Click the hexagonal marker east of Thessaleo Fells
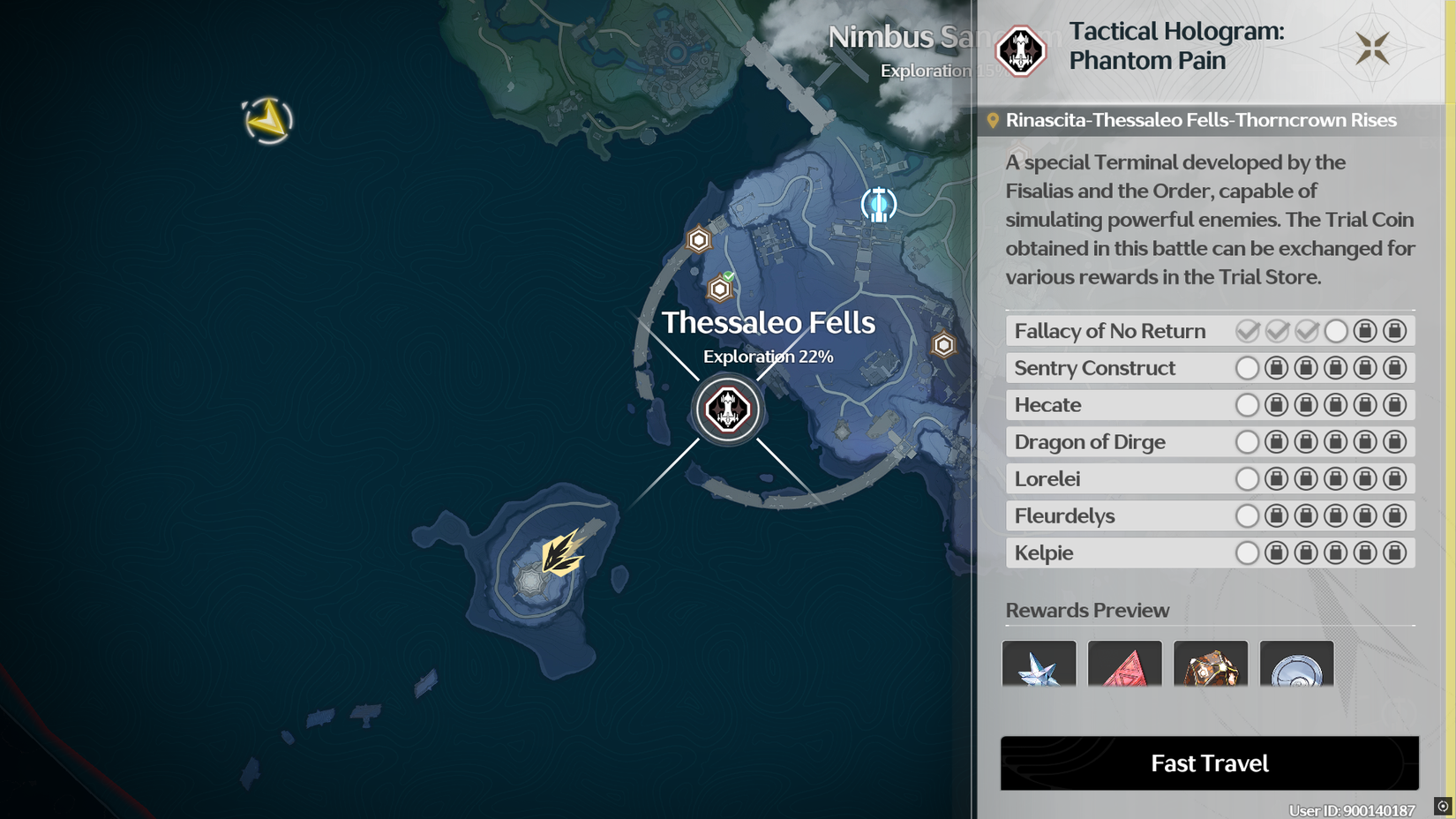The height and width of the screenshot is (819, 1456). pyautogui.click(x=942, y=344)
